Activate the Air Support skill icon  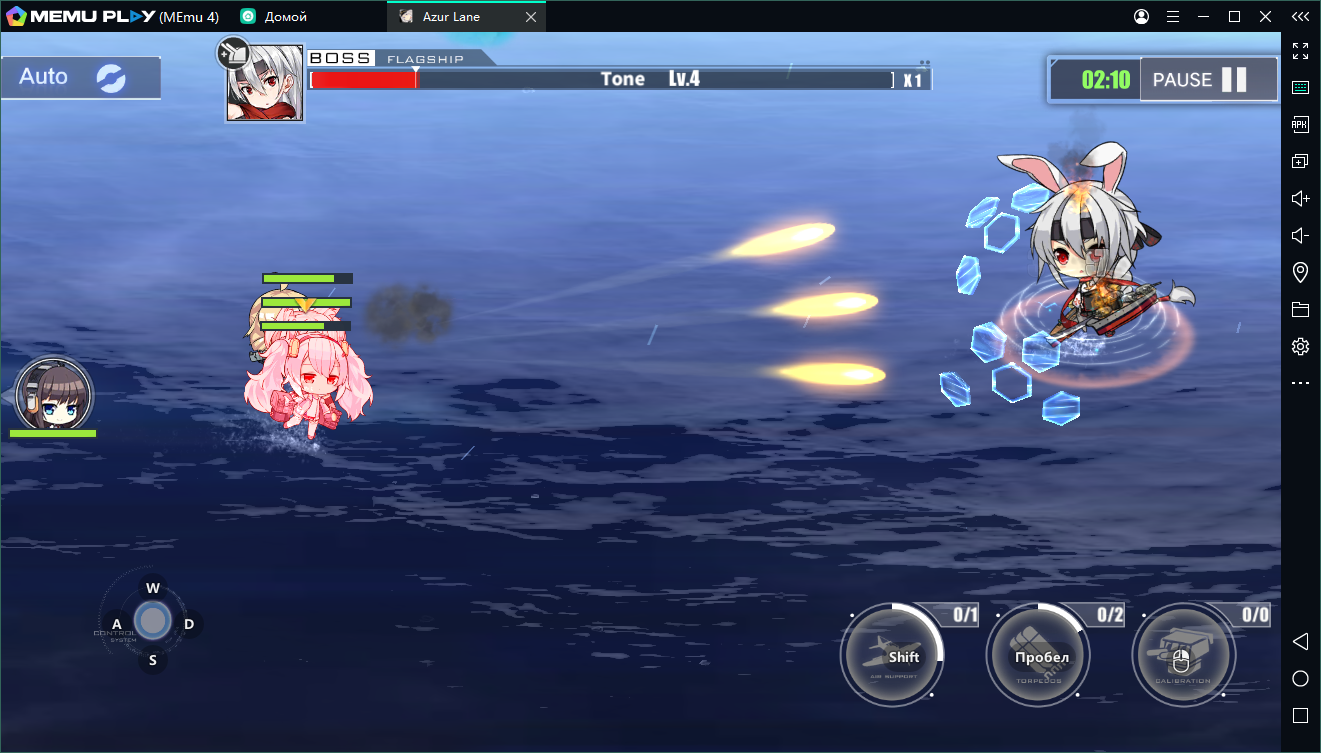(891, 655)
